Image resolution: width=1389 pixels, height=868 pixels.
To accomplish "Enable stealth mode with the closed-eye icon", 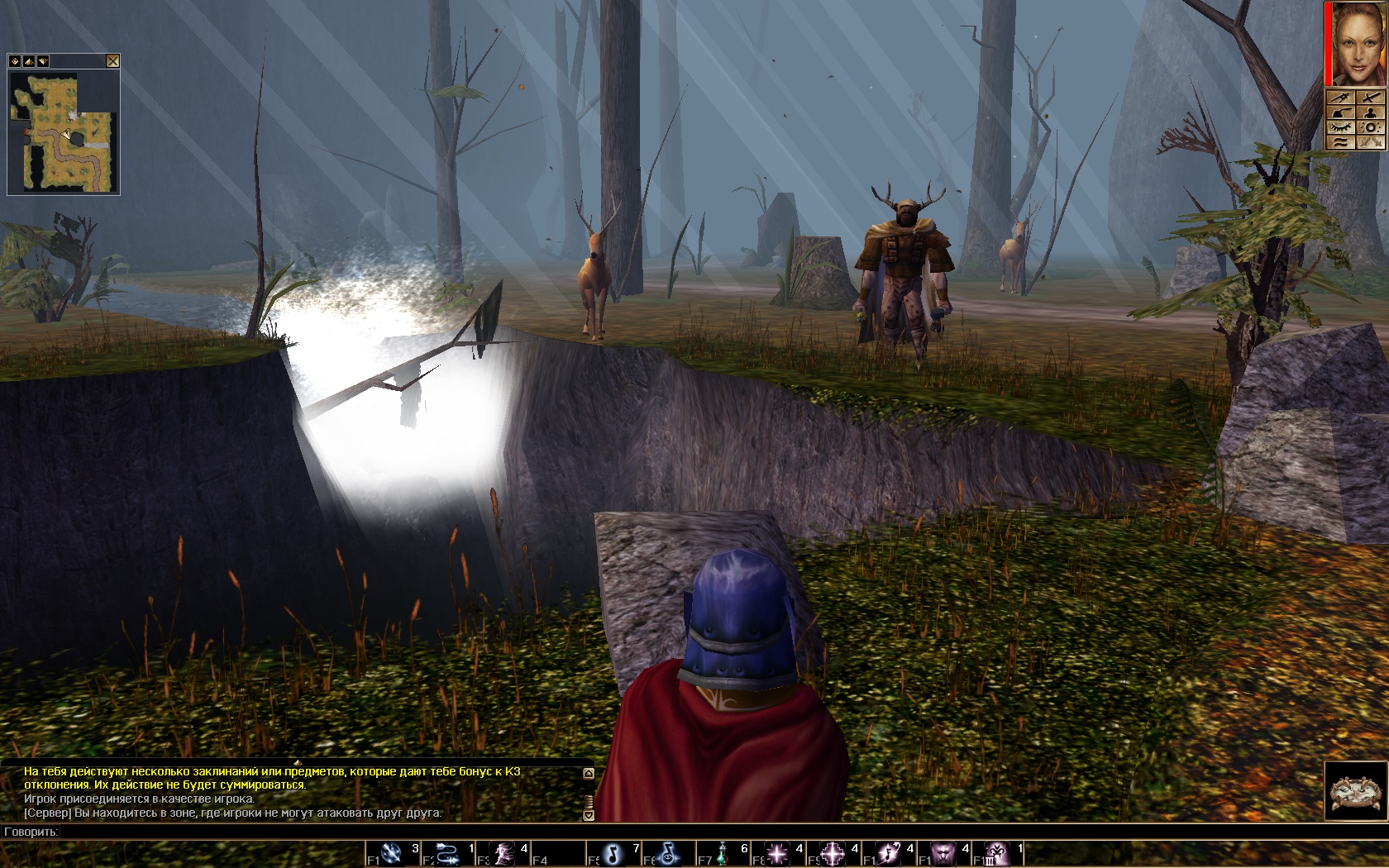I will 1340,128.
